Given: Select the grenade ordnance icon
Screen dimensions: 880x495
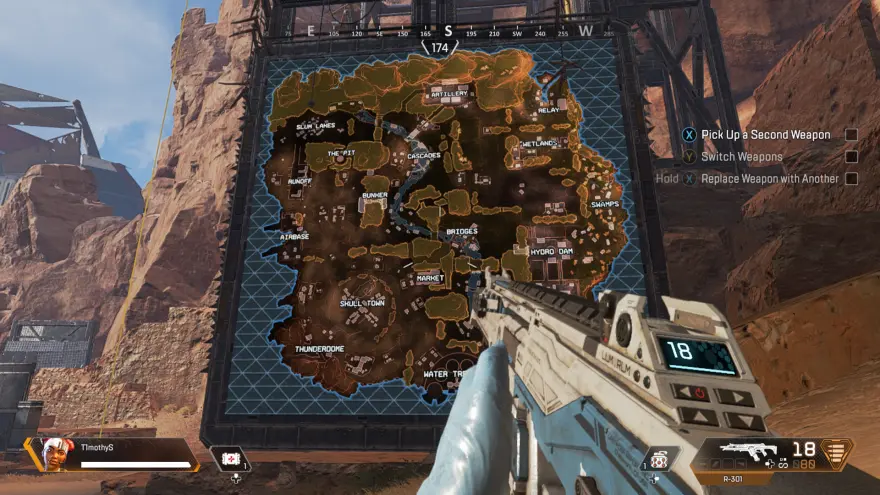Looking at the screenshot, I should pyautogui.click(x=659, y=459).
